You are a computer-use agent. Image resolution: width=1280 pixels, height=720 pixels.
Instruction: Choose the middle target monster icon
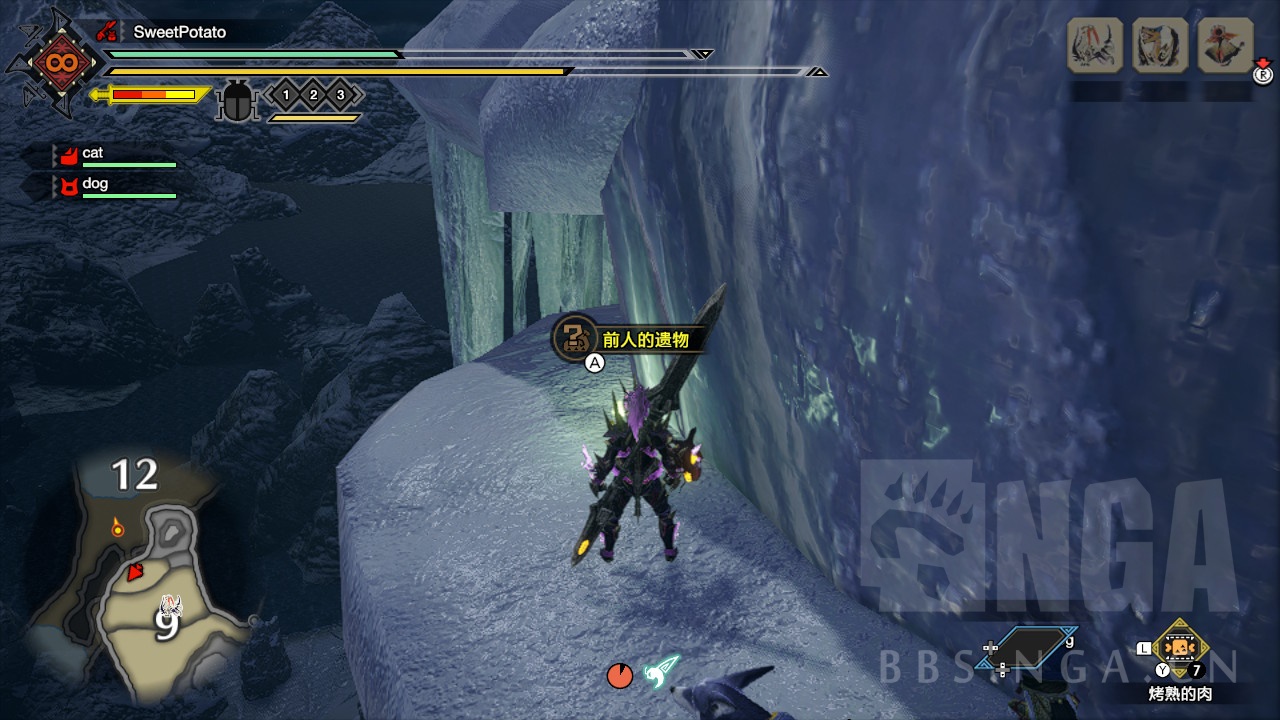tap(1160, 45)
